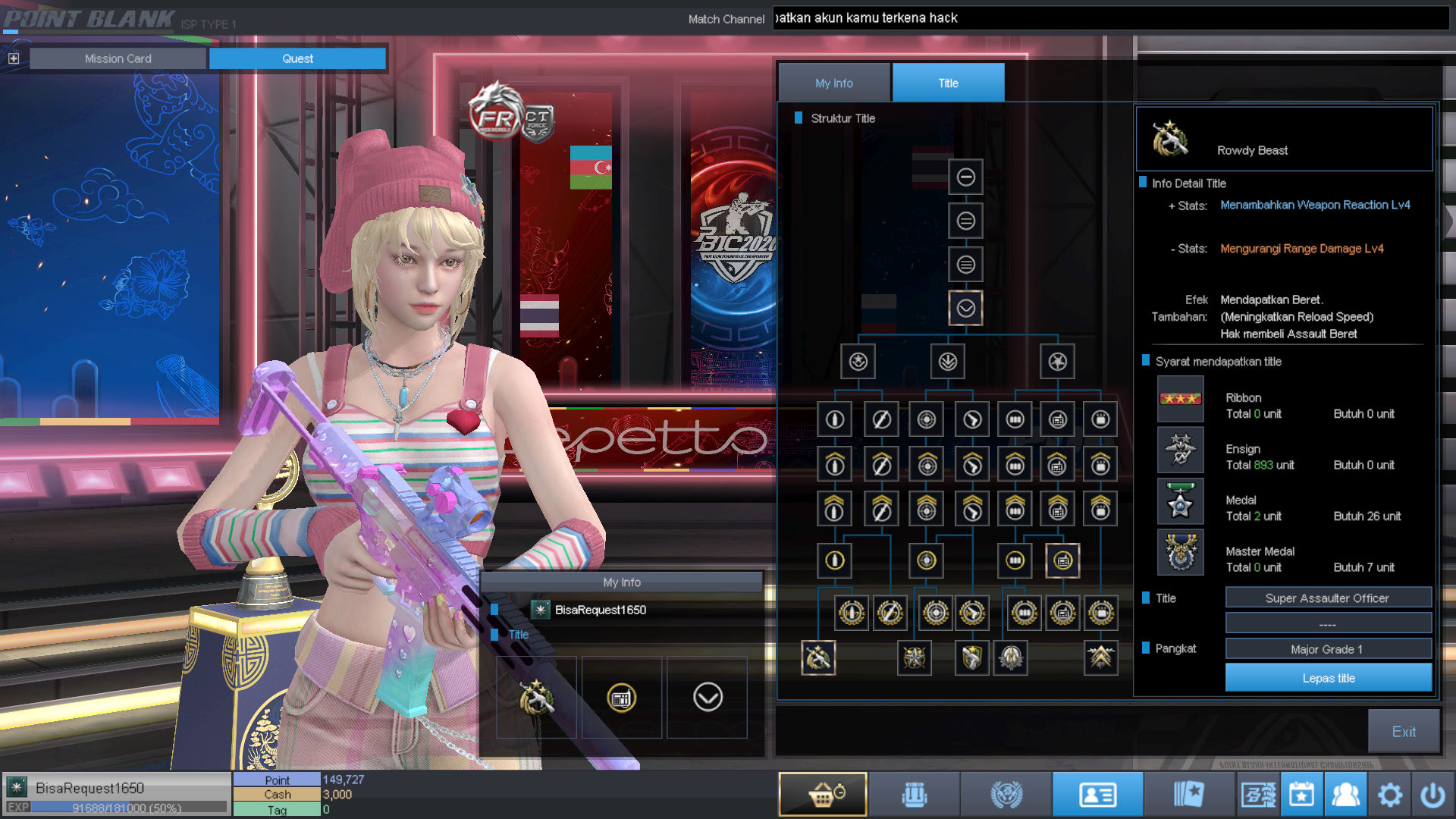Select the Super Assaulter Officer title field
Viewport: 1456px width, 819px height.
click(x=1327, y=598)
